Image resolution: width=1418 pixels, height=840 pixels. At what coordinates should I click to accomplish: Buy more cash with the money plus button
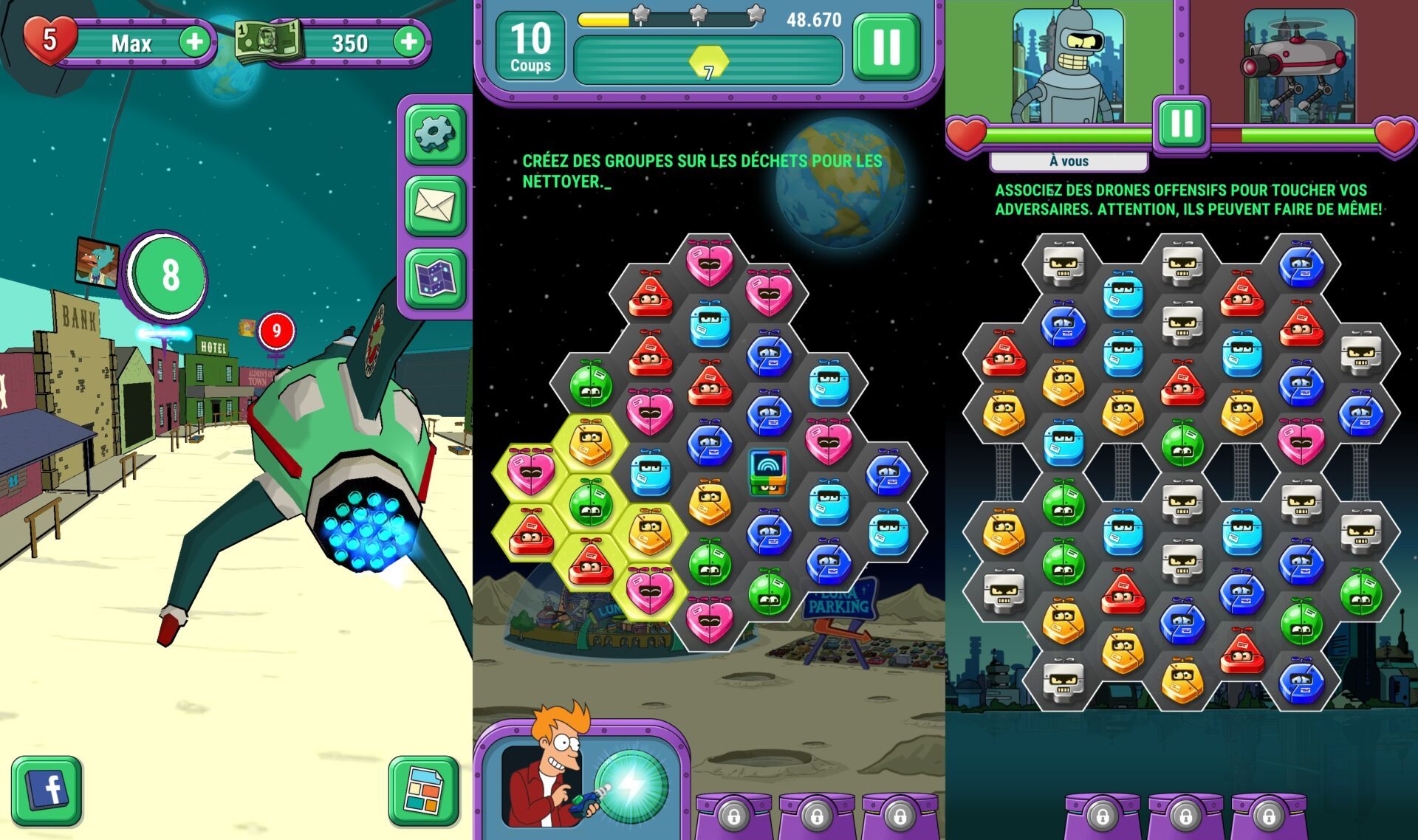(x=408, y=41)
